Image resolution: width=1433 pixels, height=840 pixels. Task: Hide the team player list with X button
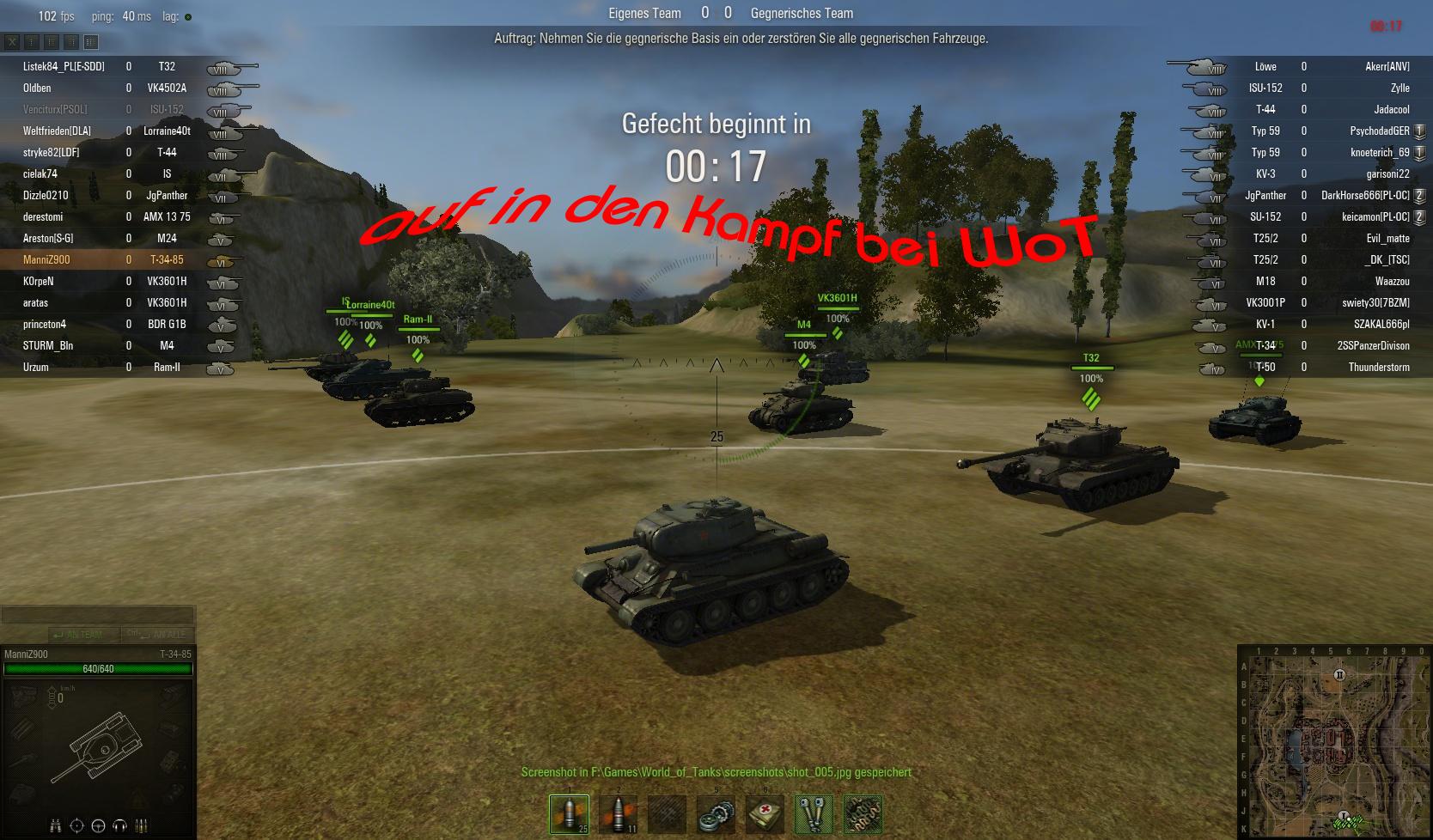[12, 41]
